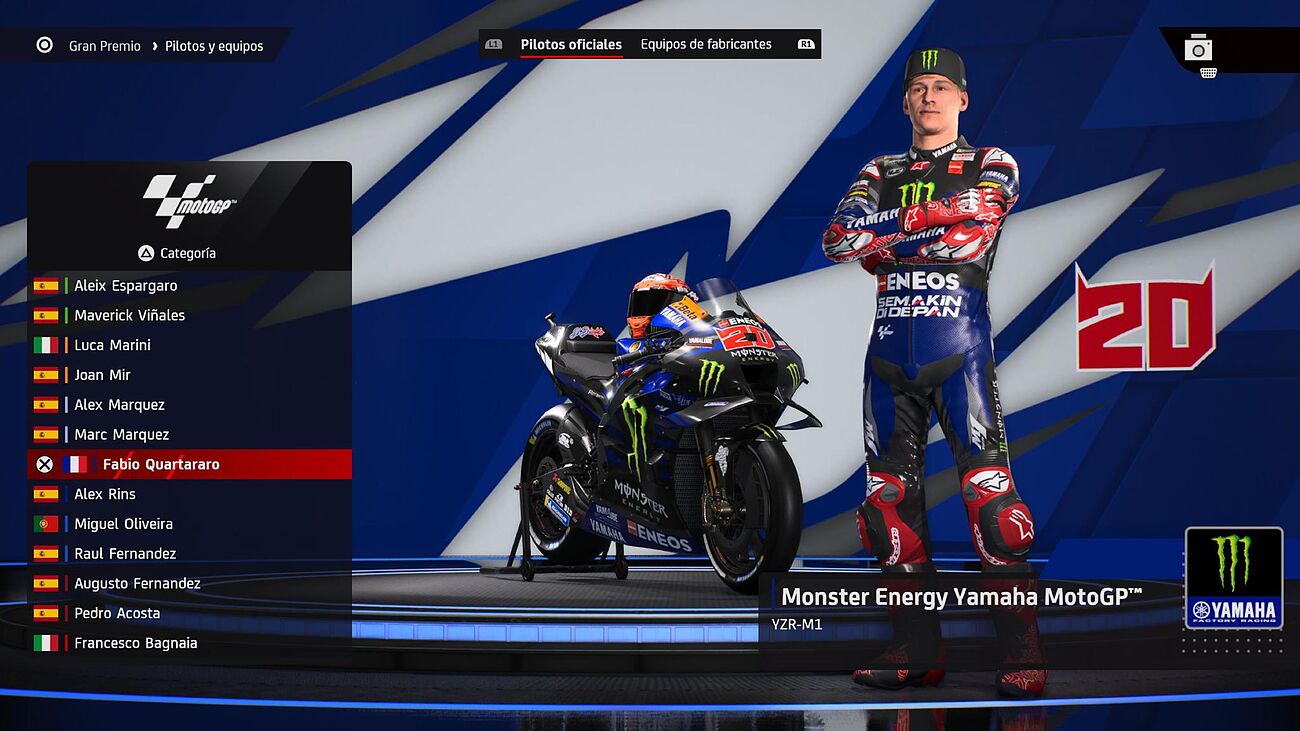Open the Categoría selector

178,253
